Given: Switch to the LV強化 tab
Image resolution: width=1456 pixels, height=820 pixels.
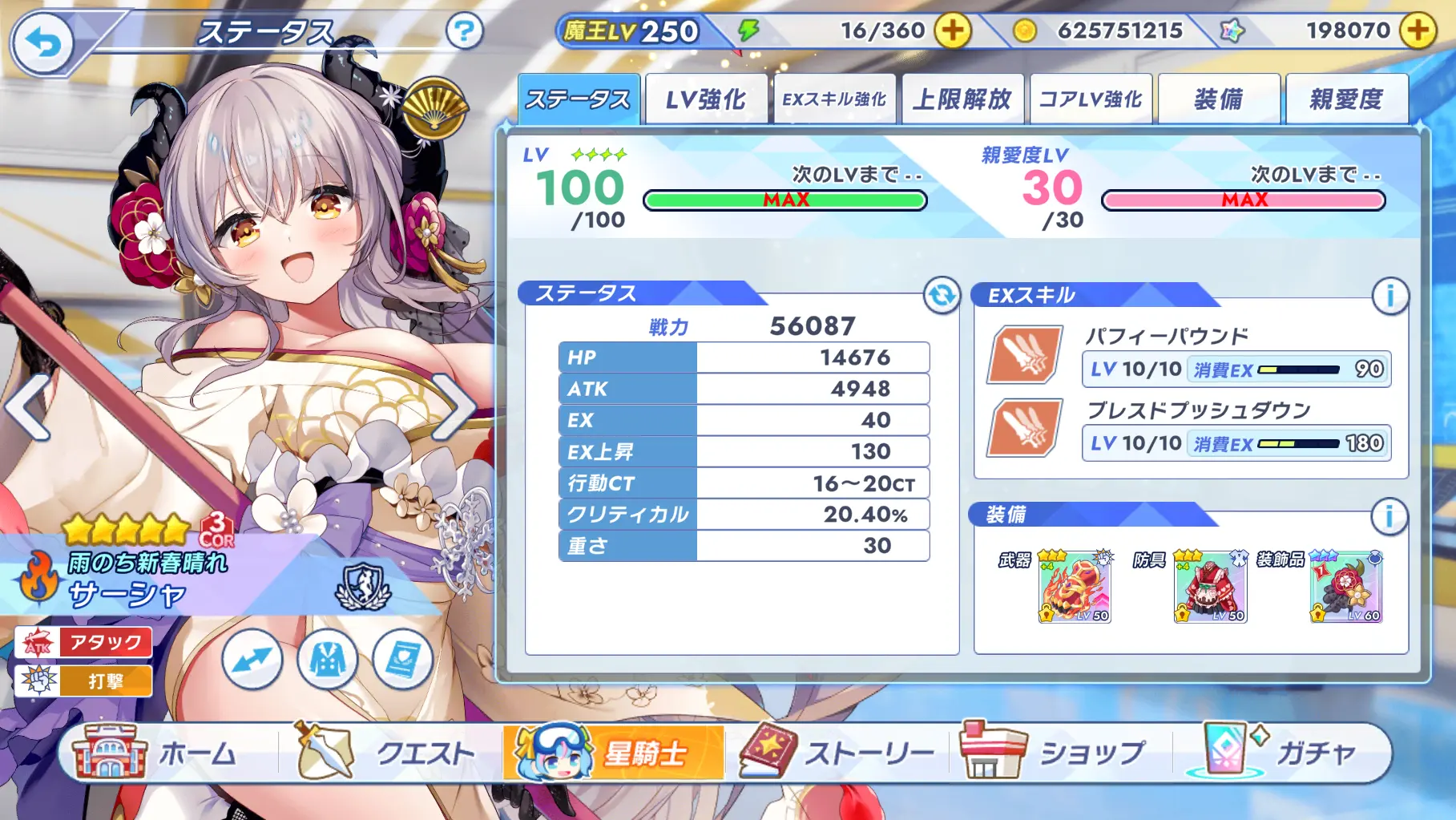Looking at the screenshot, I should point(706,99).
